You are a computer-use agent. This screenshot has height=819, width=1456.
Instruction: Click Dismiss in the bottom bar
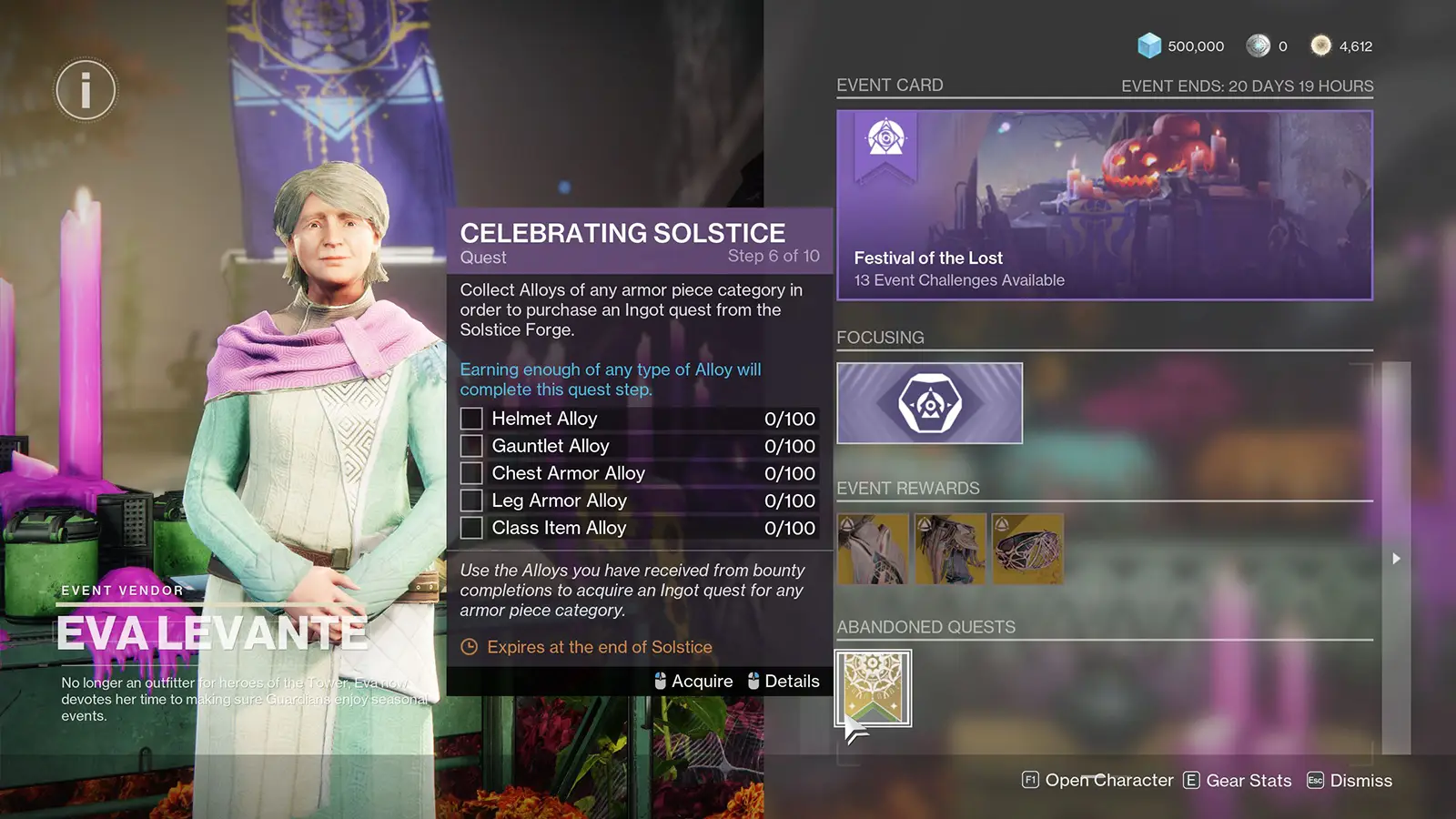click(1360, 780)
